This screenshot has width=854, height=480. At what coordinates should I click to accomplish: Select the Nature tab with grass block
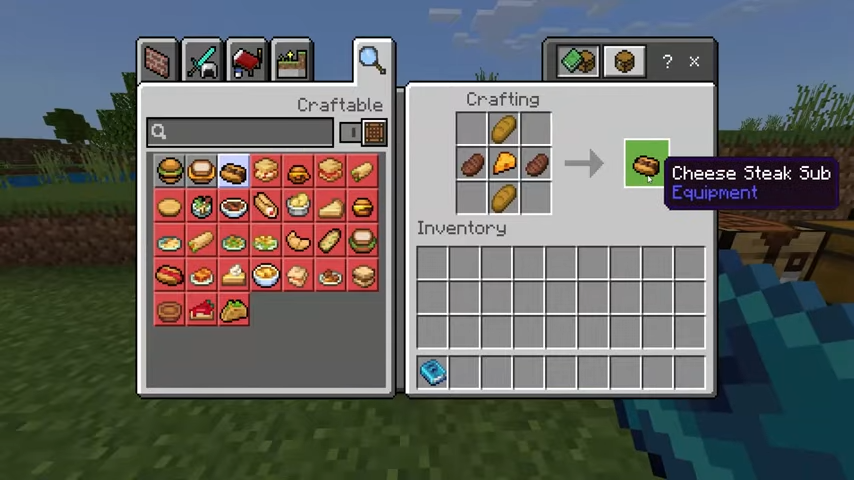tap(291, 61)
